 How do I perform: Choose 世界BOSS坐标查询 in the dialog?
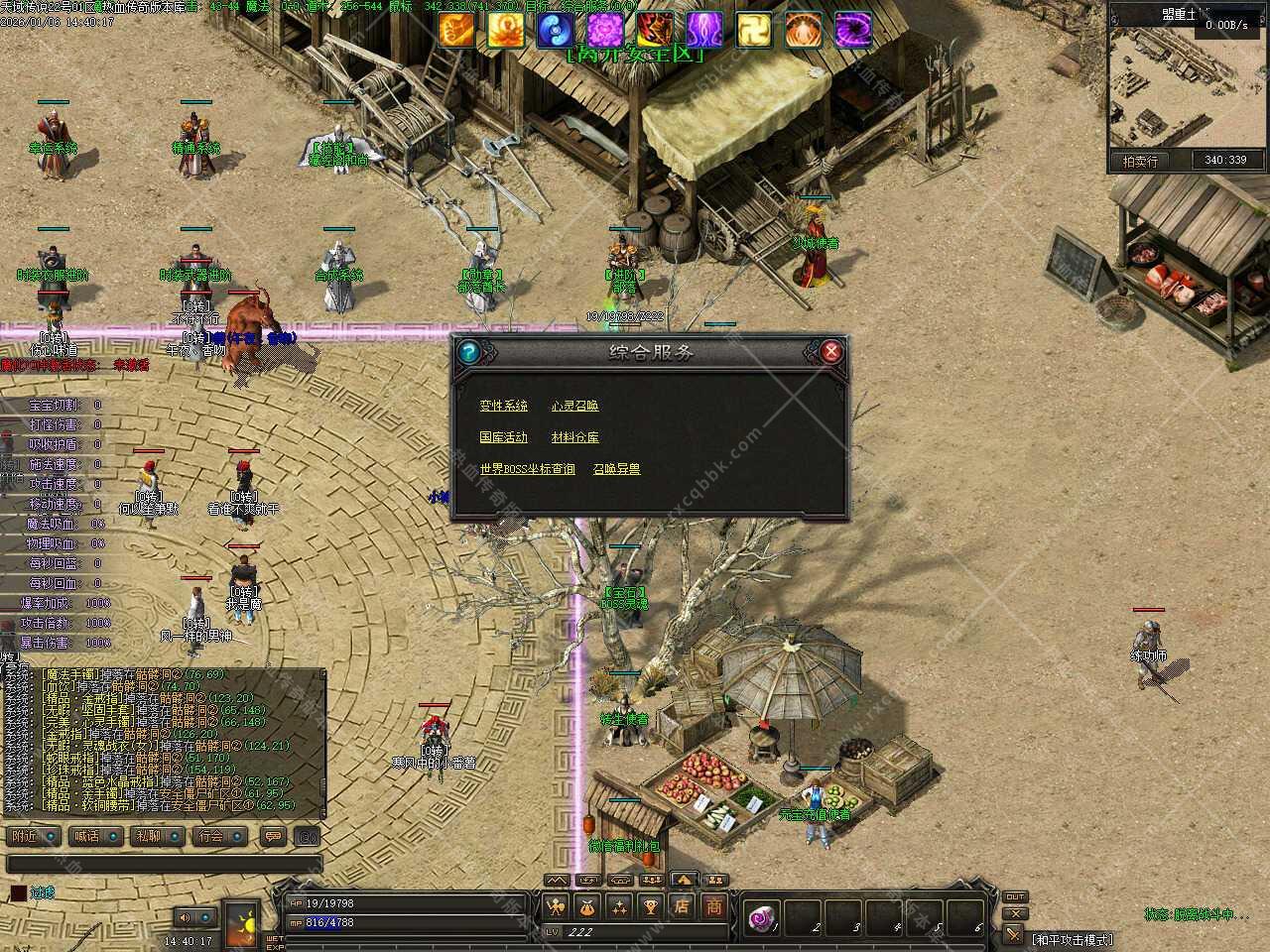click(527, 469)
